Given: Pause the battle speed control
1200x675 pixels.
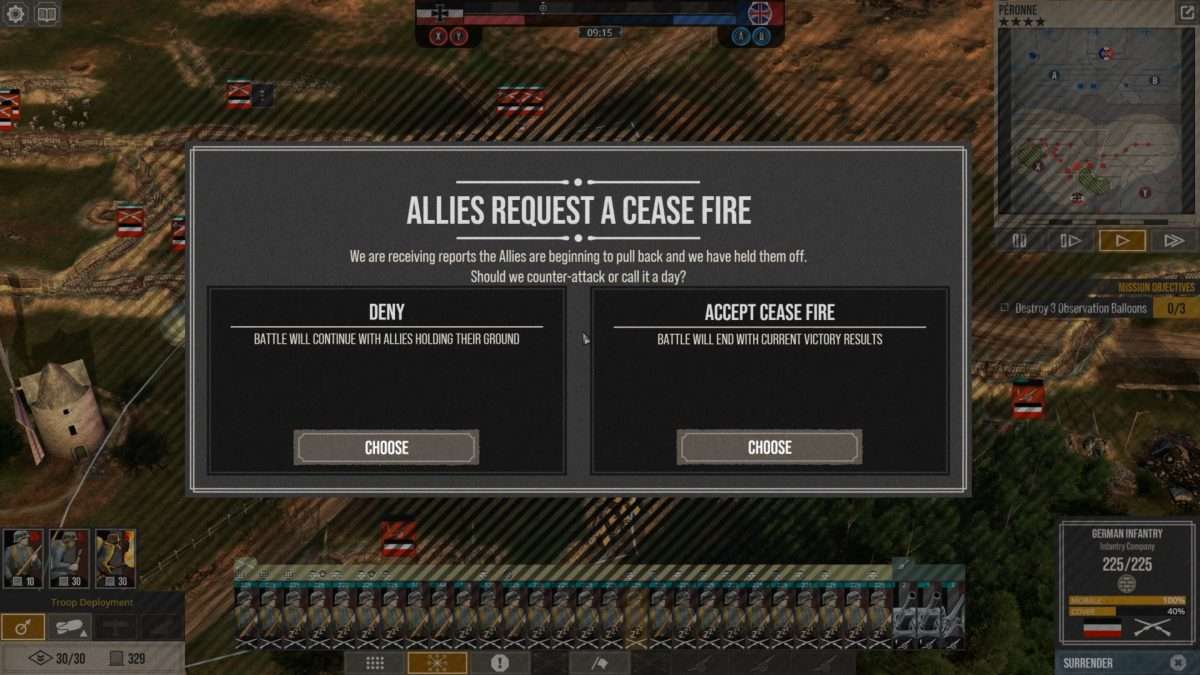Looking at the screenshot, I should pos(1020,240).
